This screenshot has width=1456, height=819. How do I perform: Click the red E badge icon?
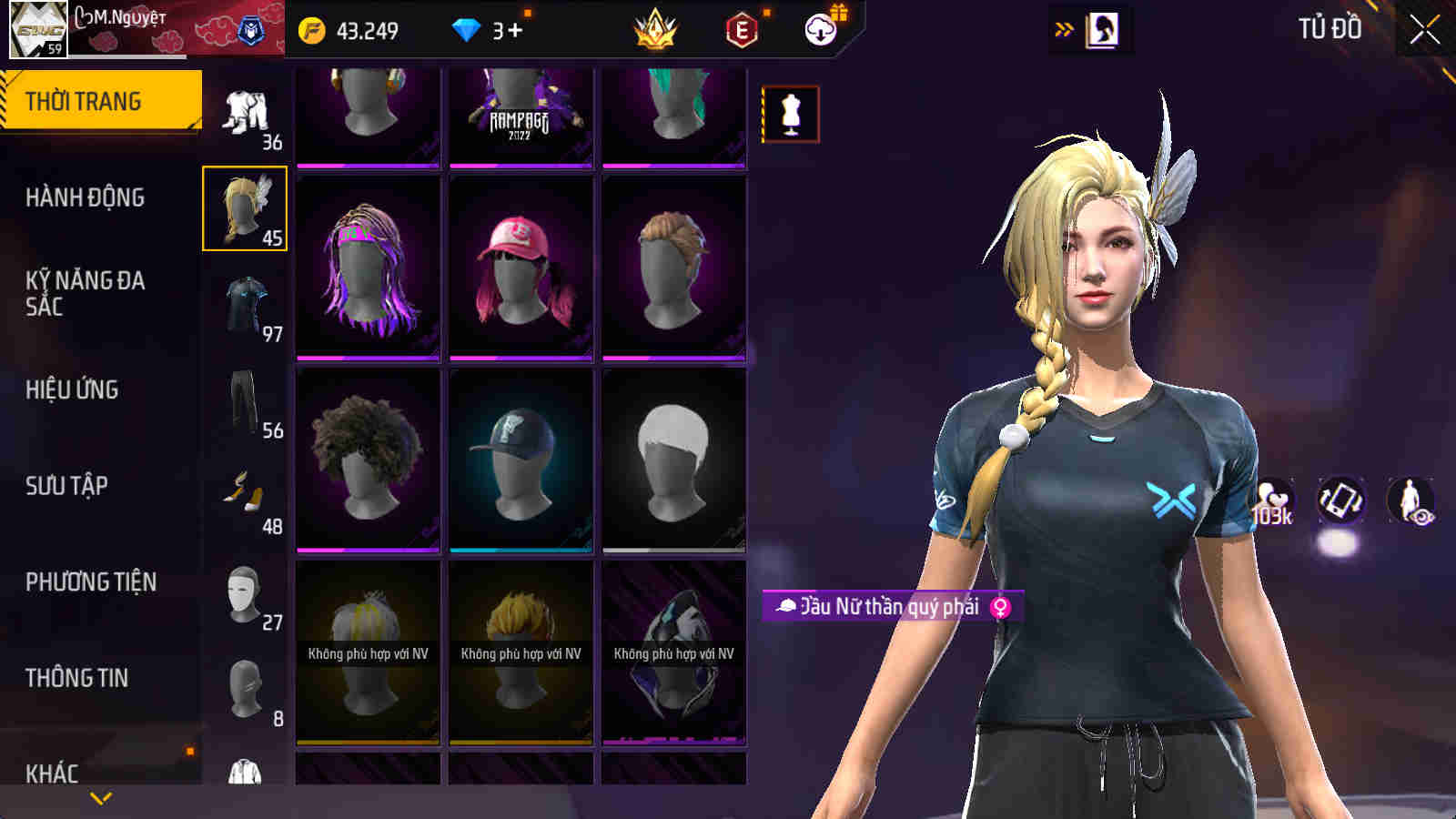[740, 29]
